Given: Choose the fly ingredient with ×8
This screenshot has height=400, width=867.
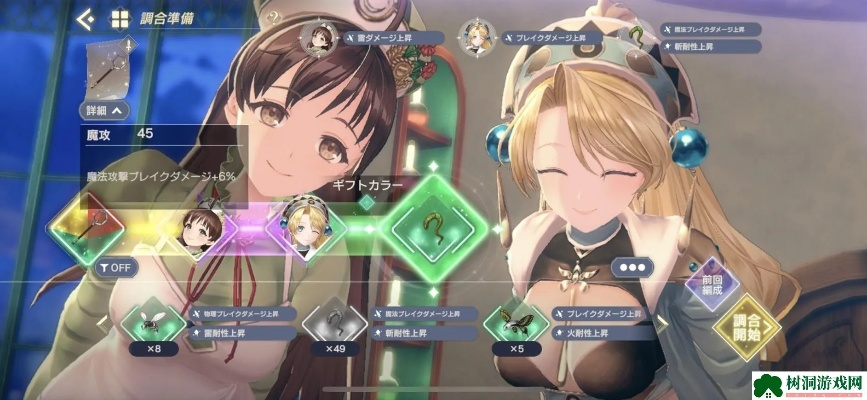Looking at the screenshot, I should click(154, 324).
